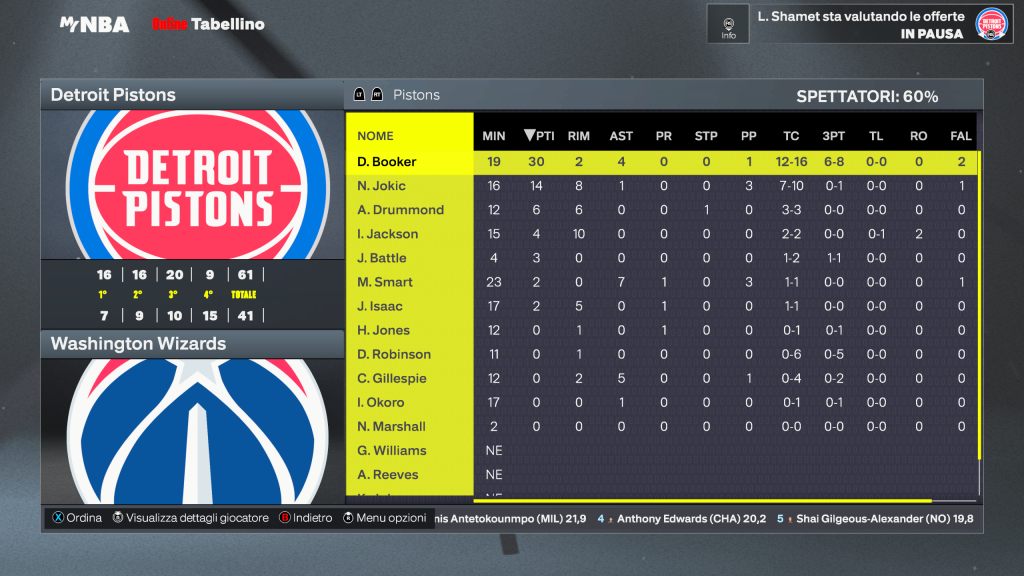Select G. Williams' row

392,450
